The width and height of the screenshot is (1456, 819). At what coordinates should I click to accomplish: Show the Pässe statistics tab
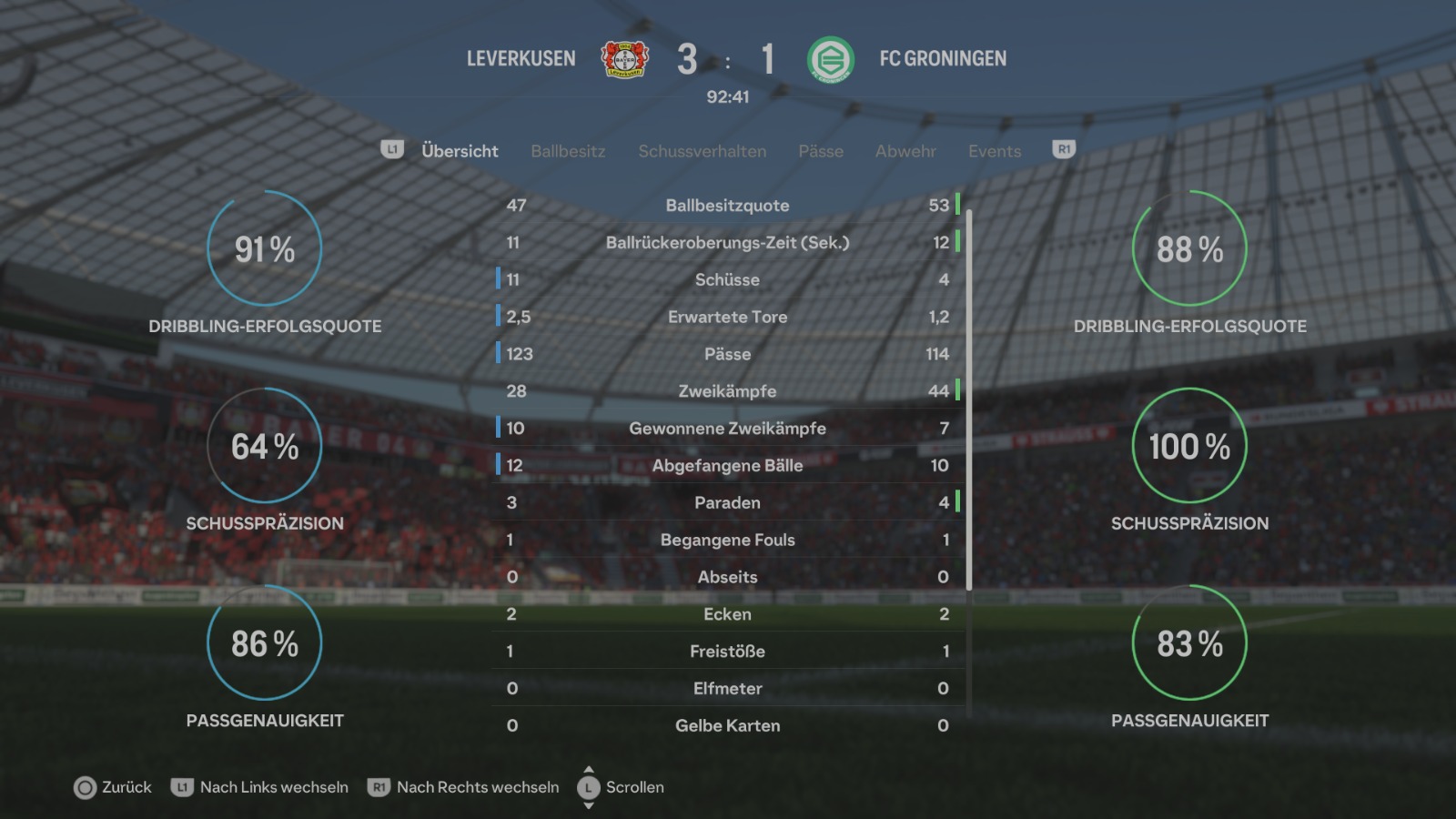821,151
